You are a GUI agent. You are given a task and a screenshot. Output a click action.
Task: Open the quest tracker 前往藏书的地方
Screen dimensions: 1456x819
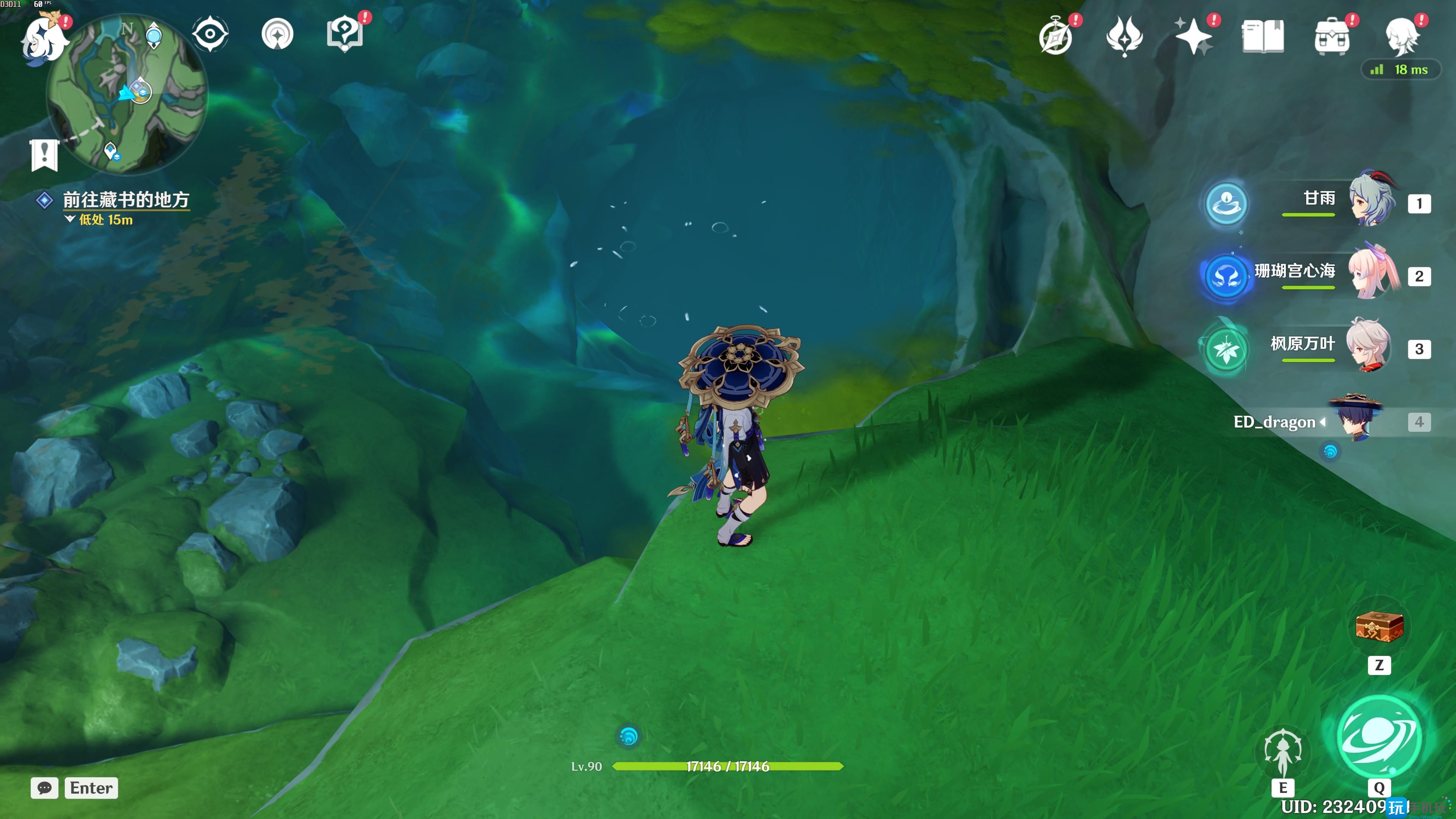[x=126, y=200]
